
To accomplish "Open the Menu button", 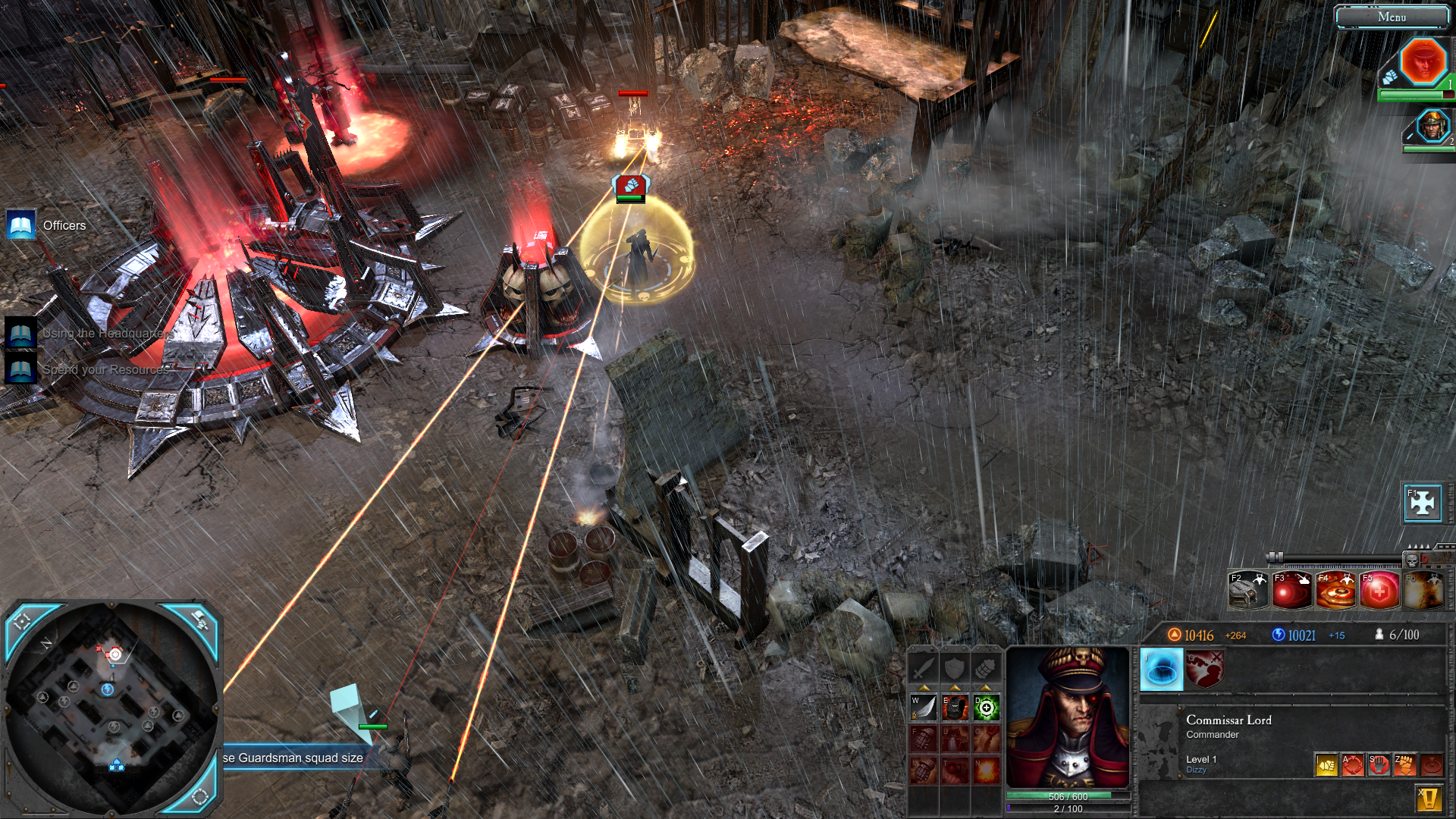I will (x=1392, y=17).
